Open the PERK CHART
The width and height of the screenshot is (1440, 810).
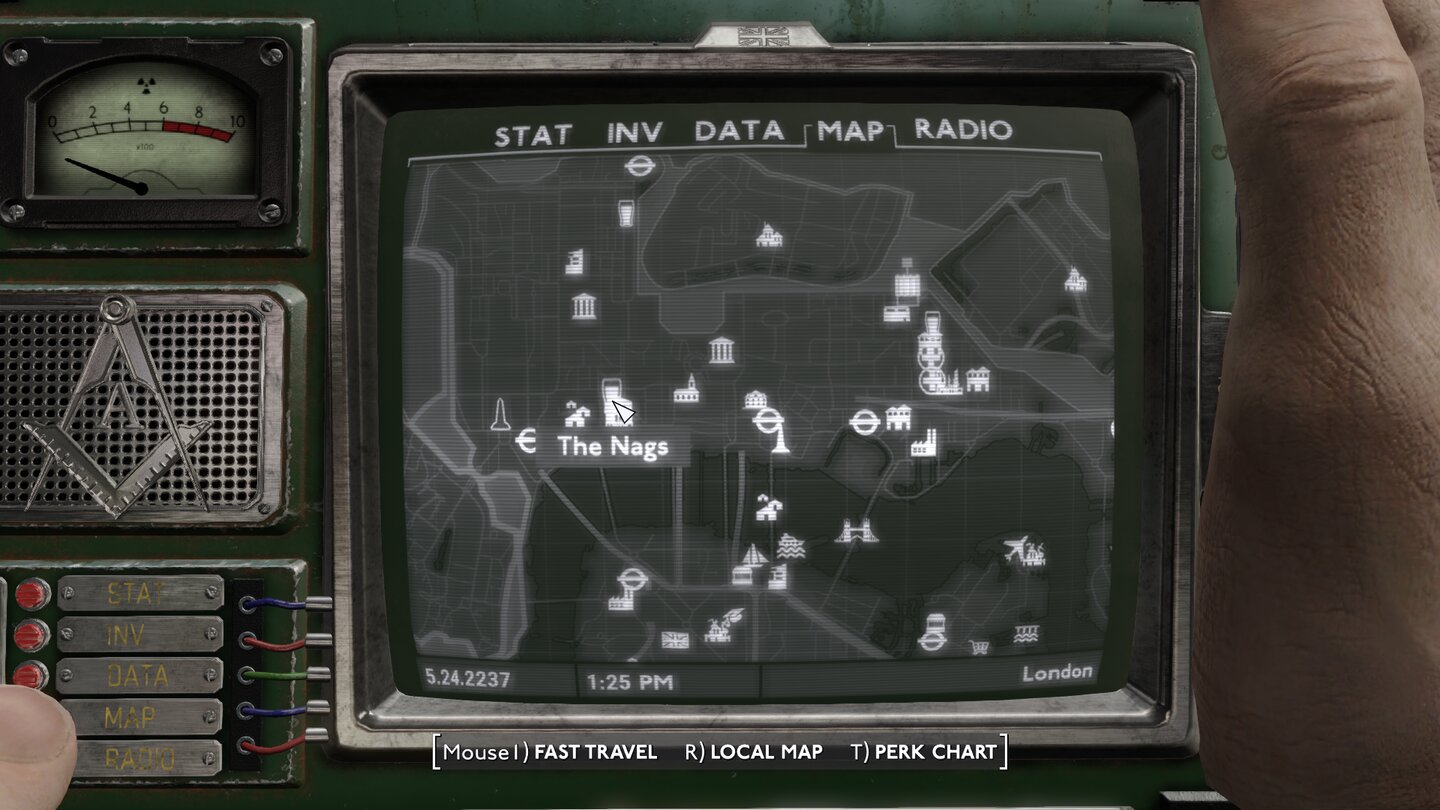click(929, 753)
